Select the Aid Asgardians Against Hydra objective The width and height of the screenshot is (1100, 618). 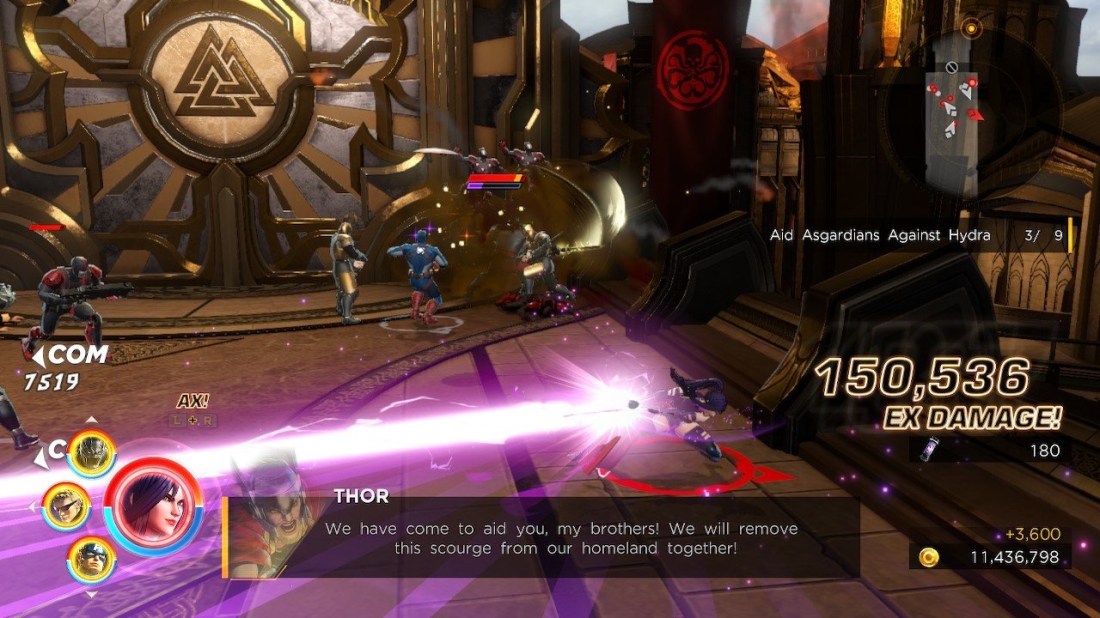tap(880, 235)
